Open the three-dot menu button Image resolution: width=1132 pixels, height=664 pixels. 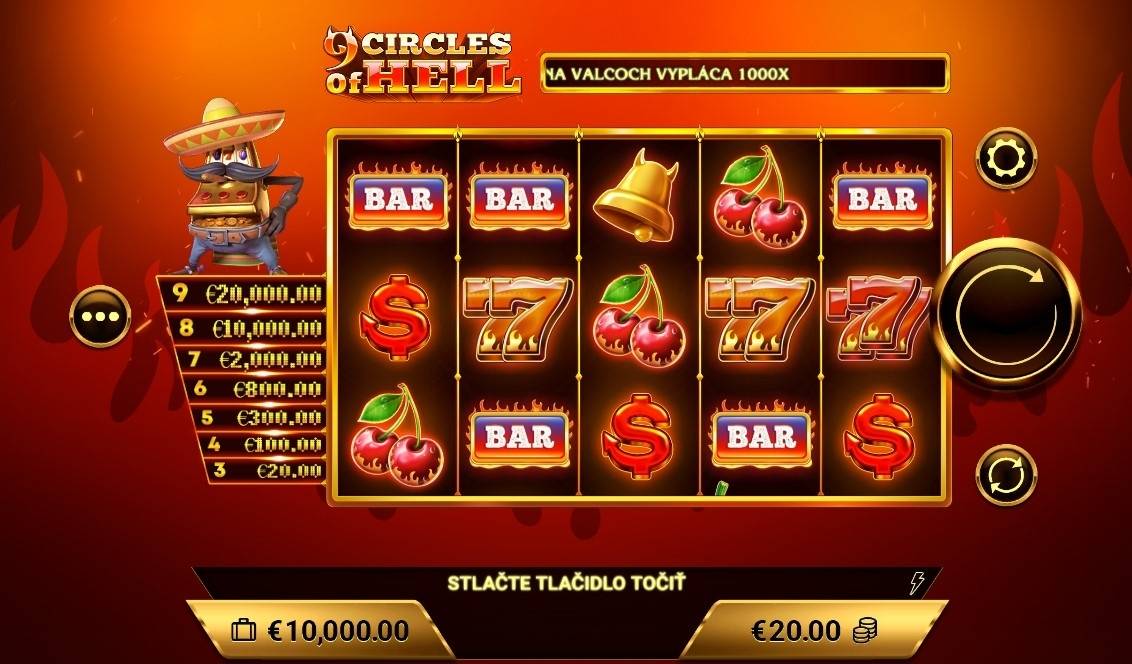[100, 316]
